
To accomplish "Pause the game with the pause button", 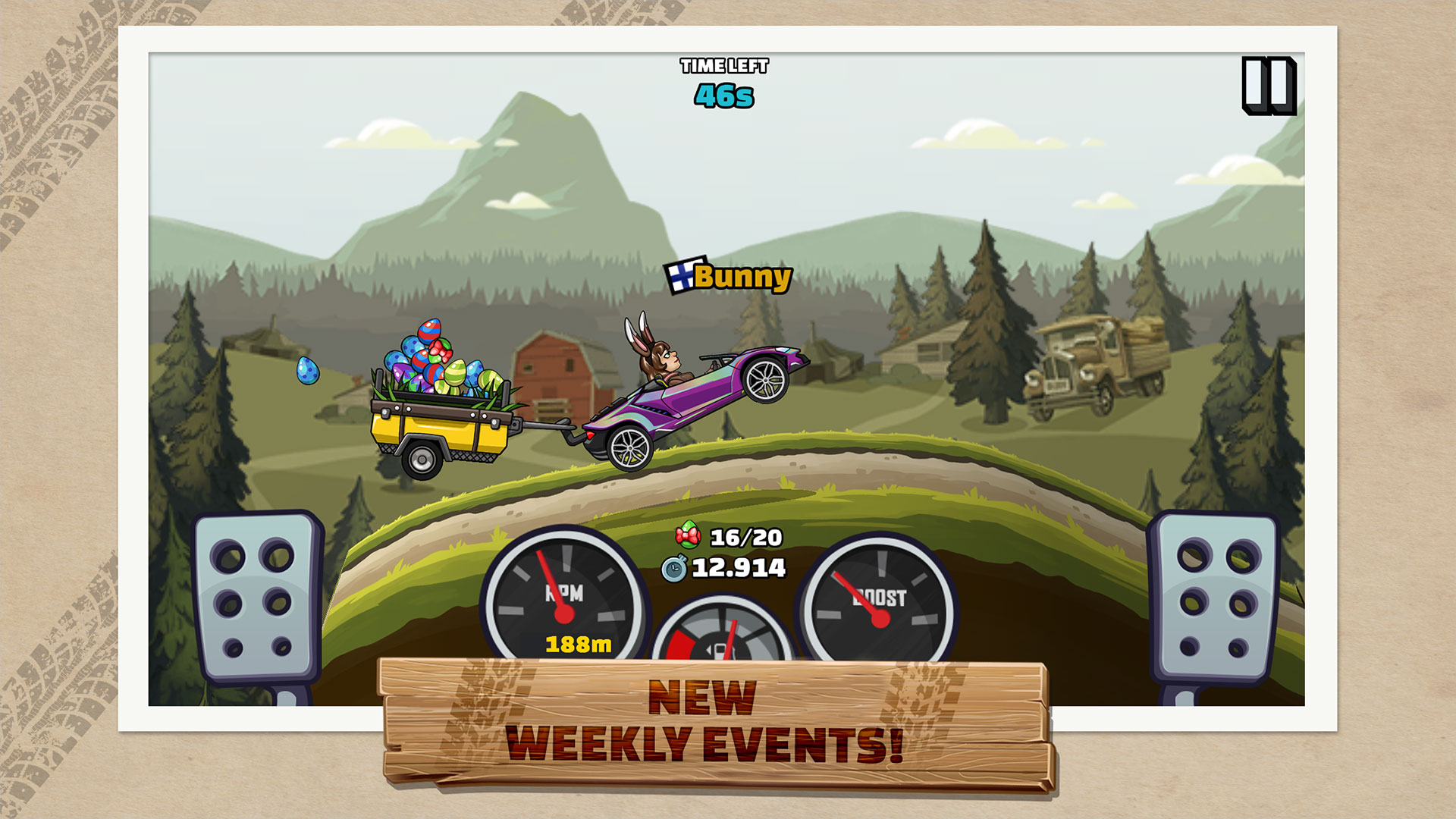I will click(x=1268, y=85).
